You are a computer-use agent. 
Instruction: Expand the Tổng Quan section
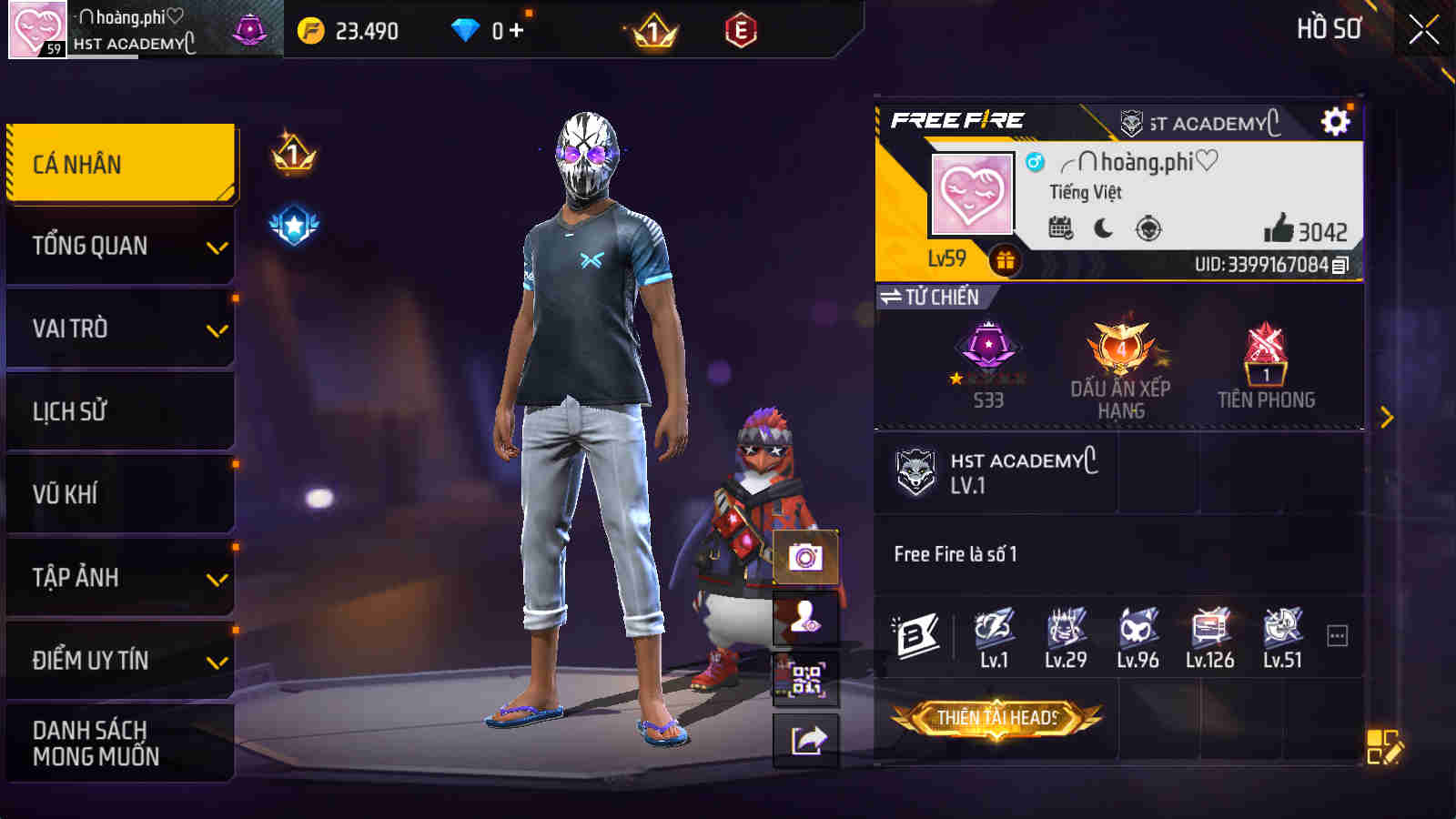pos(119,245)
